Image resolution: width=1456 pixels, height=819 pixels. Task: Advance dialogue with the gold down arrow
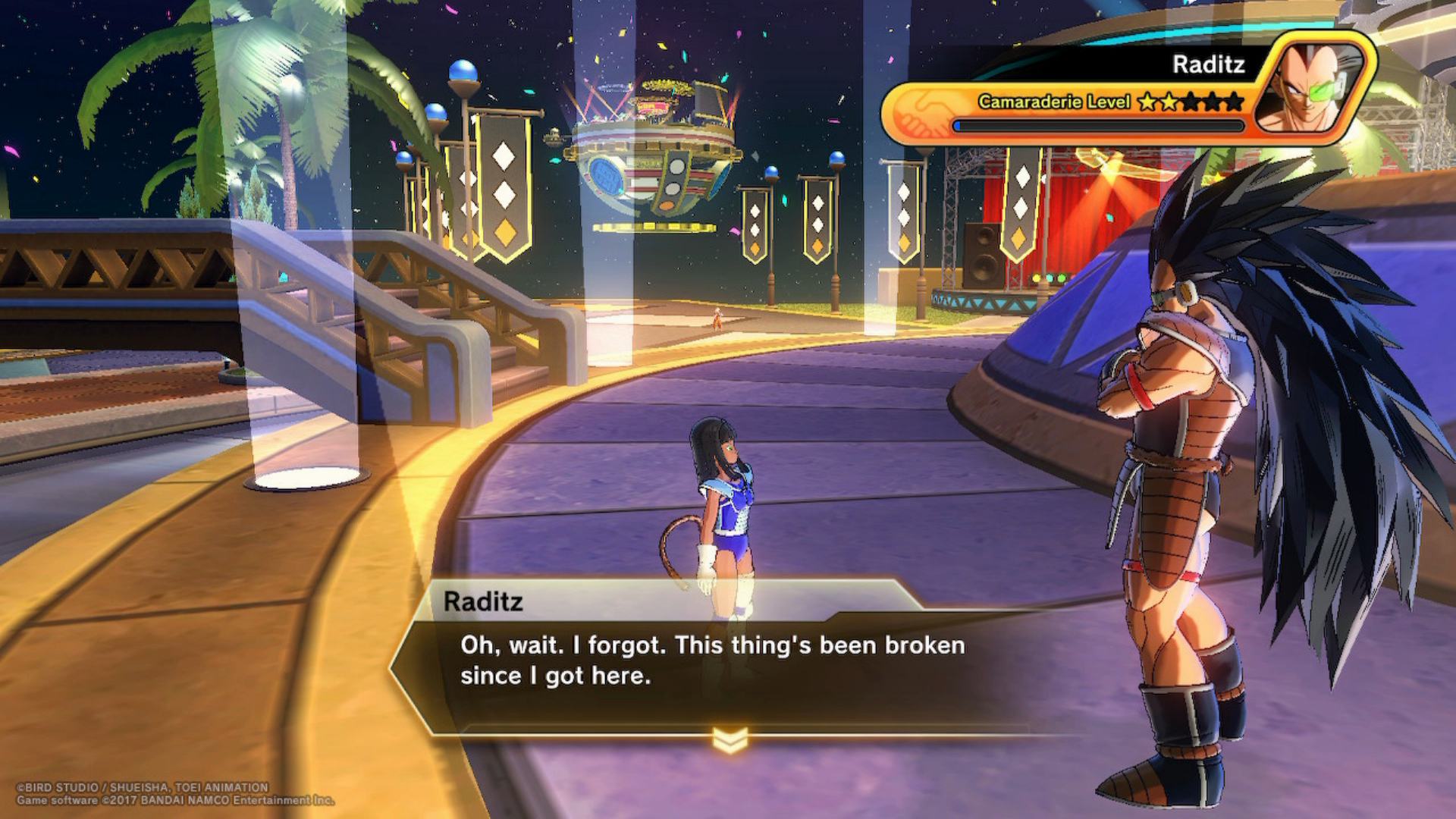click(x=730, y=740)
